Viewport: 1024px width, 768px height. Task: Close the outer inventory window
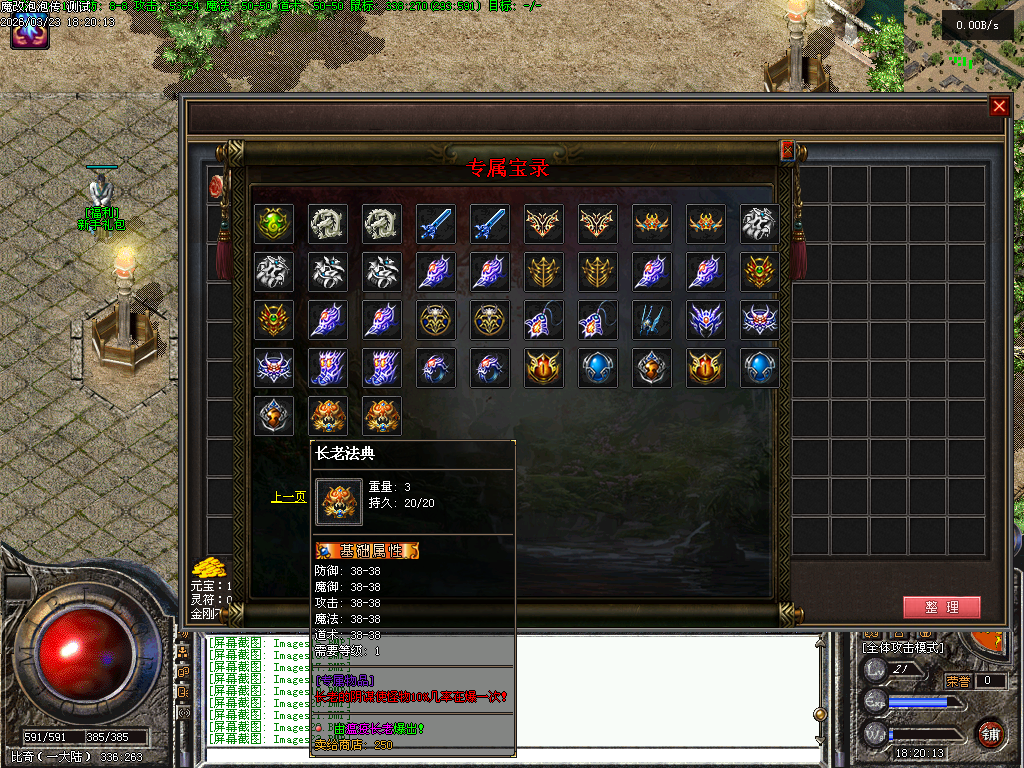999,107
